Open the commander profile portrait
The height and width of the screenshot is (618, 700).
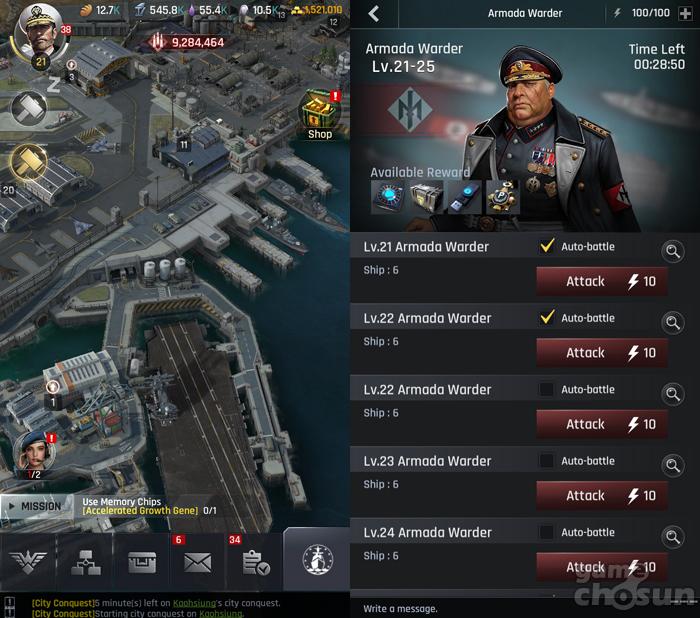click(x=36, y=36)
